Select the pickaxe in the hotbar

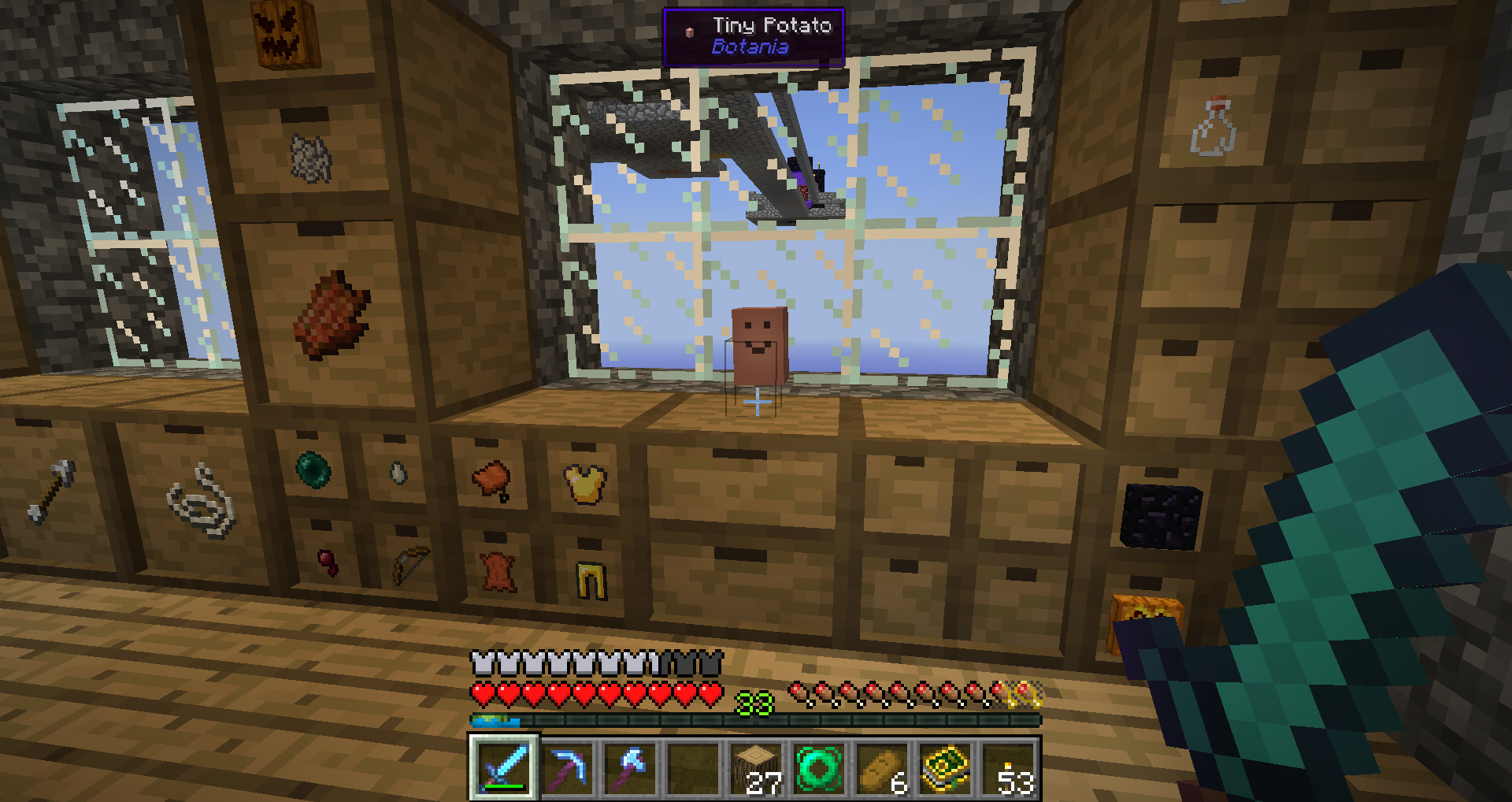click(567, 768)
